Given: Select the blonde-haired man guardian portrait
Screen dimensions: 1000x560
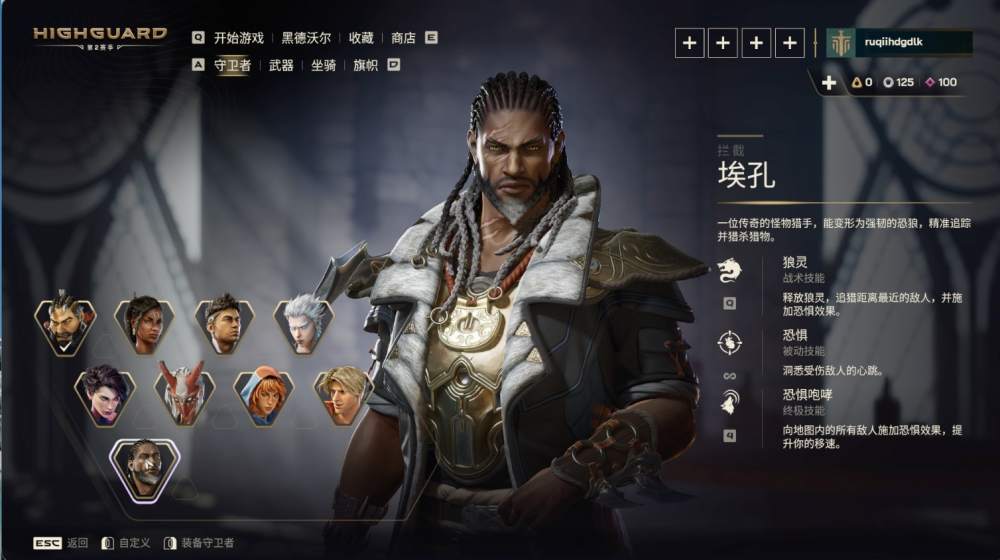Looking at the screenshot, I should point(342,392).
